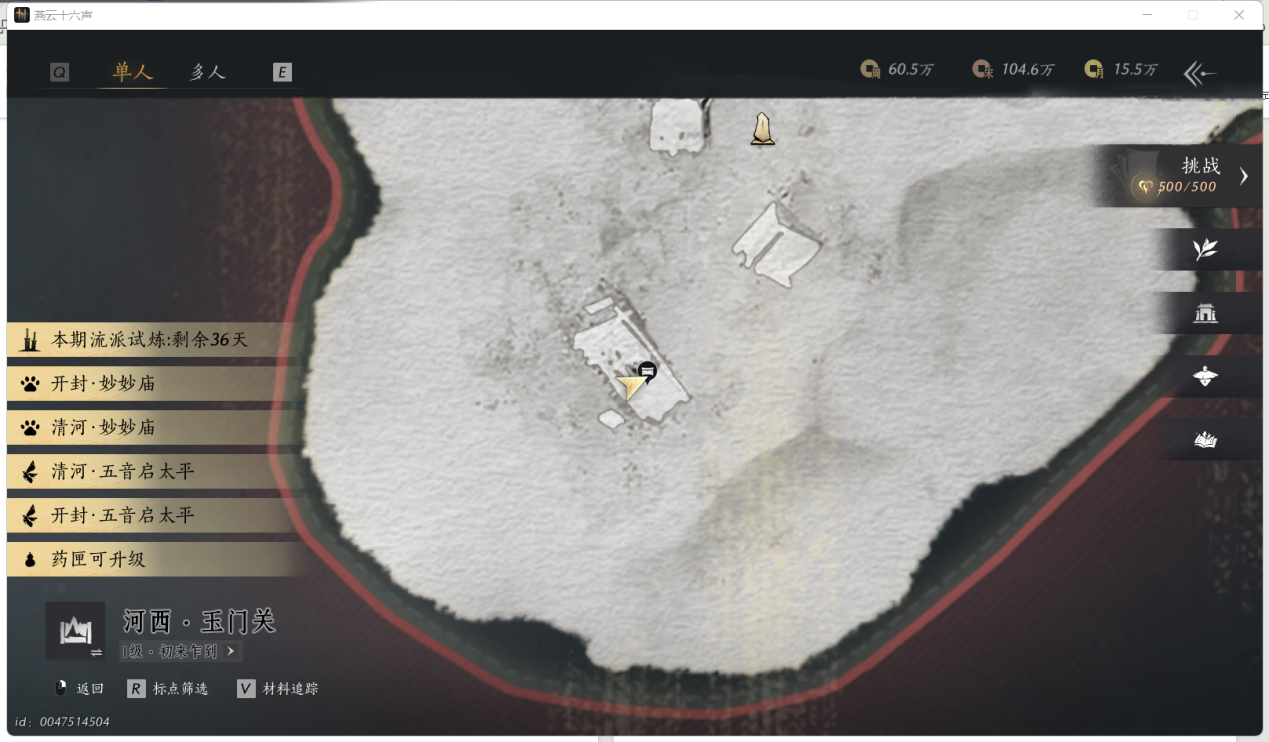Close the game window
Image resolution: width=1269 pixels, height=742 pixels.
[1239, 15]
